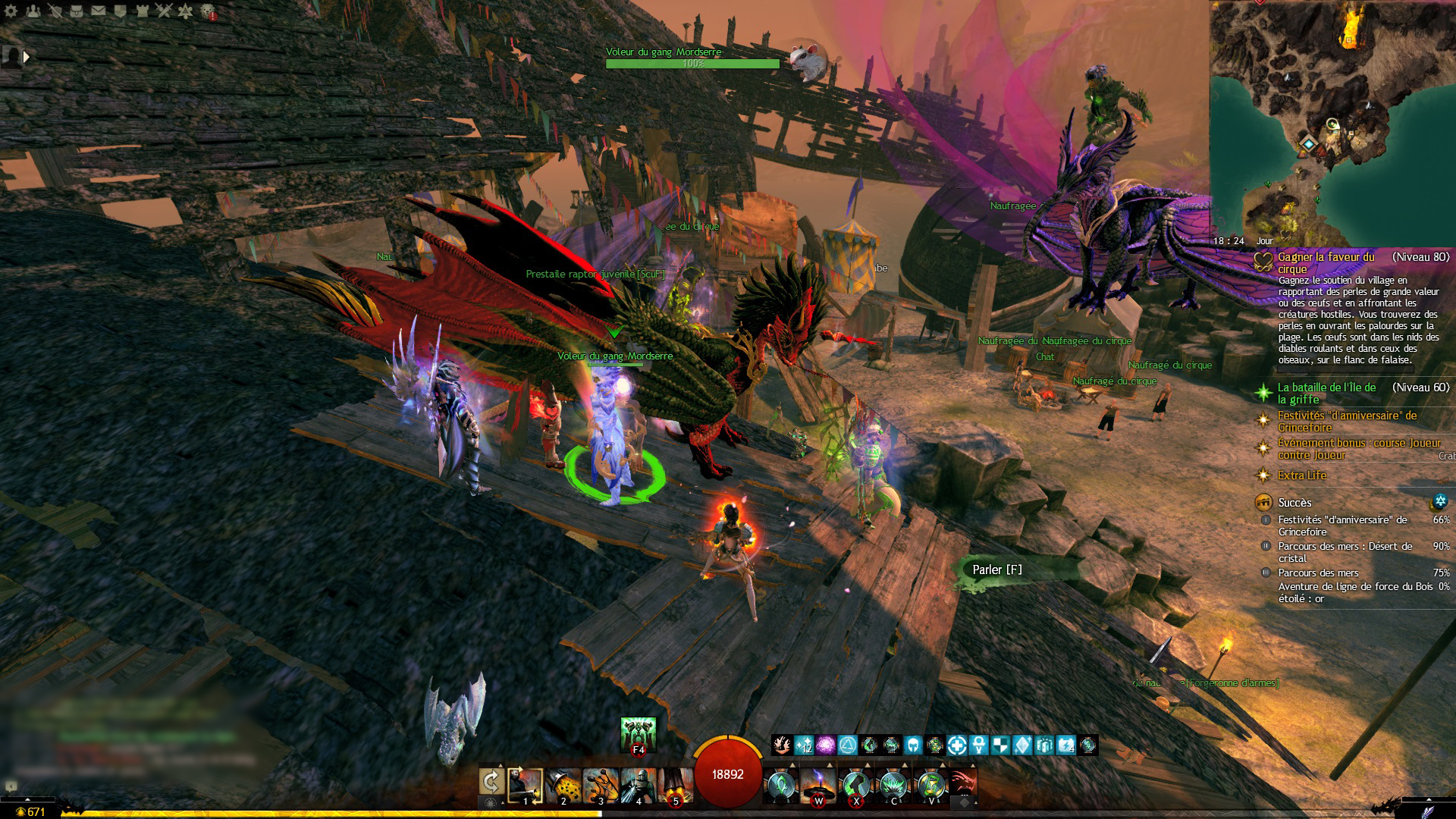Open the hero panel (crossed-out shield icon)

[x=55, y=11]
